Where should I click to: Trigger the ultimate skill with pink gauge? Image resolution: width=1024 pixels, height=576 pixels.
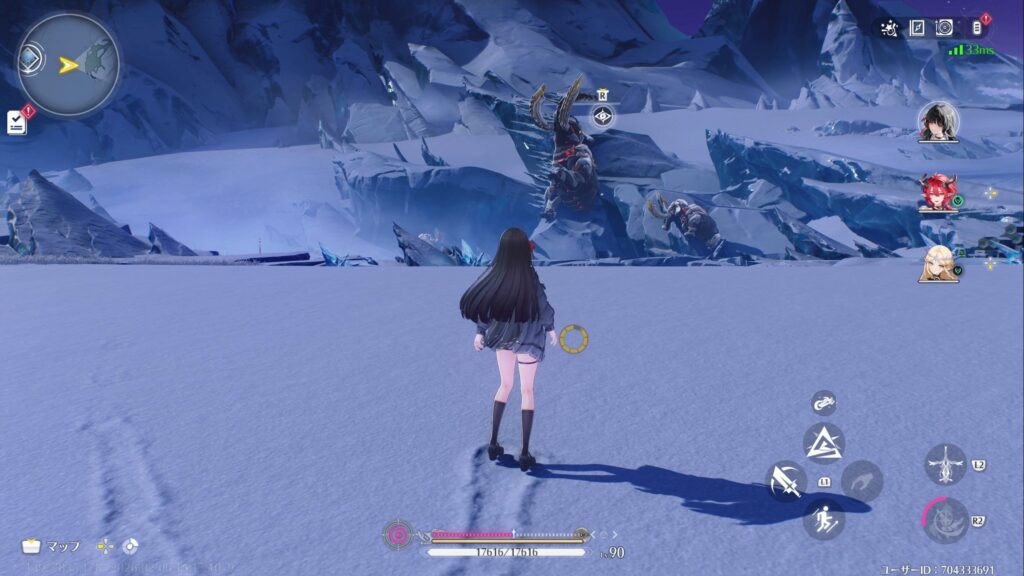click(x=945, y=520)
